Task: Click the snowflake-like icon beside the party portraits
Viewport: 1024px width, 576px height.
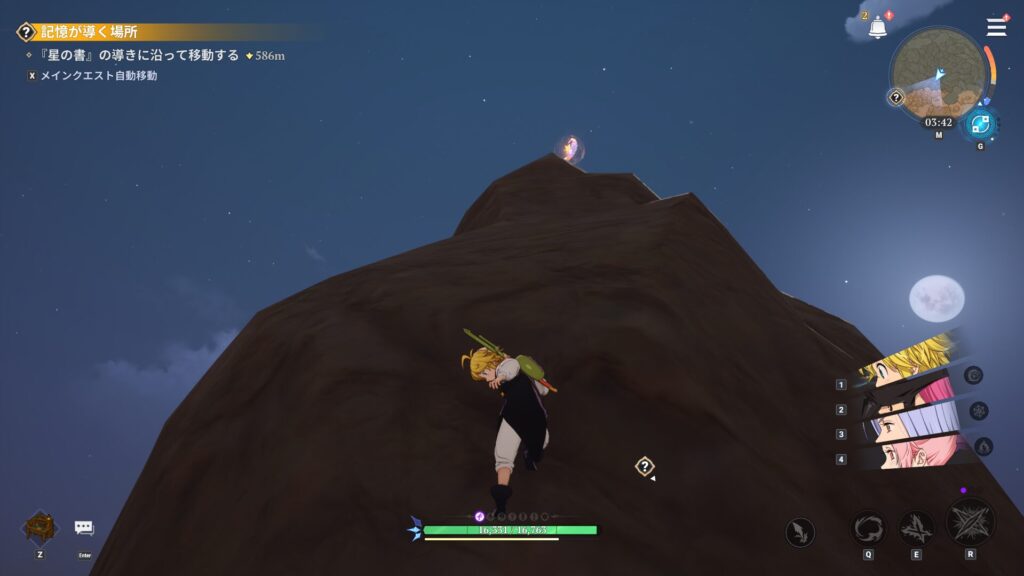Action: 979,410
